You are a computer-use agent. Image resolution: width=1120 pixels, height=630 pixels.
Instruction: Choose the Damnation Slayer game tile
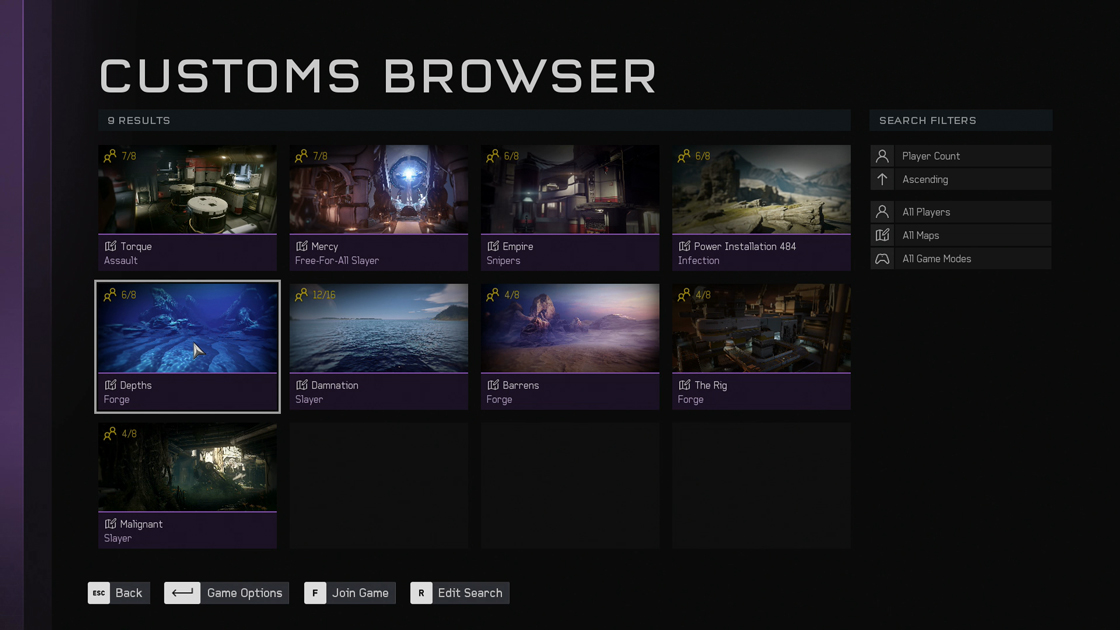pyautogui.click(x=378, y=346)
